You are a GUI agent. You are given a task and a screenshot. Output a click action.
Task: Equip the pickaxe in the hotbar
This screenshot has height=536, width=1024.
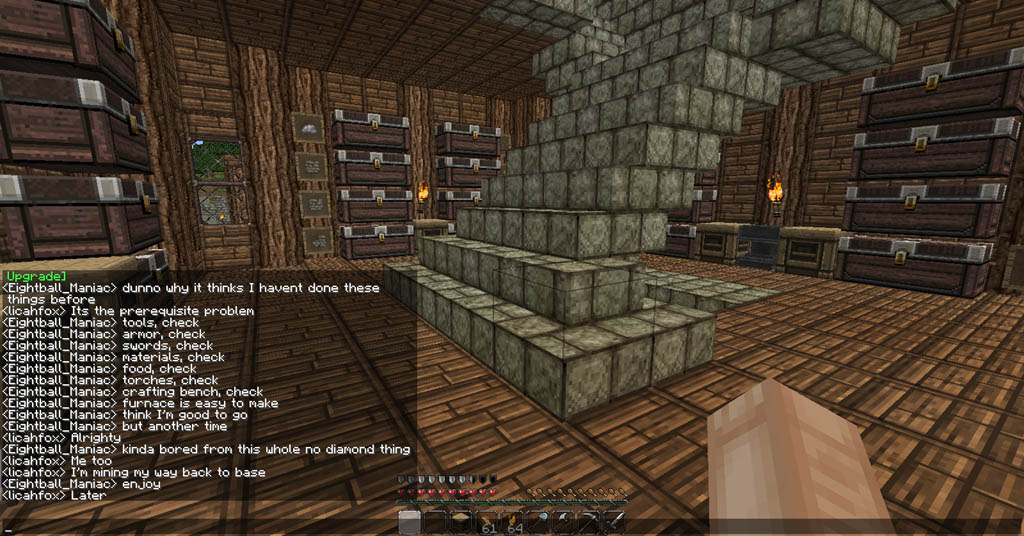(591, 522)
